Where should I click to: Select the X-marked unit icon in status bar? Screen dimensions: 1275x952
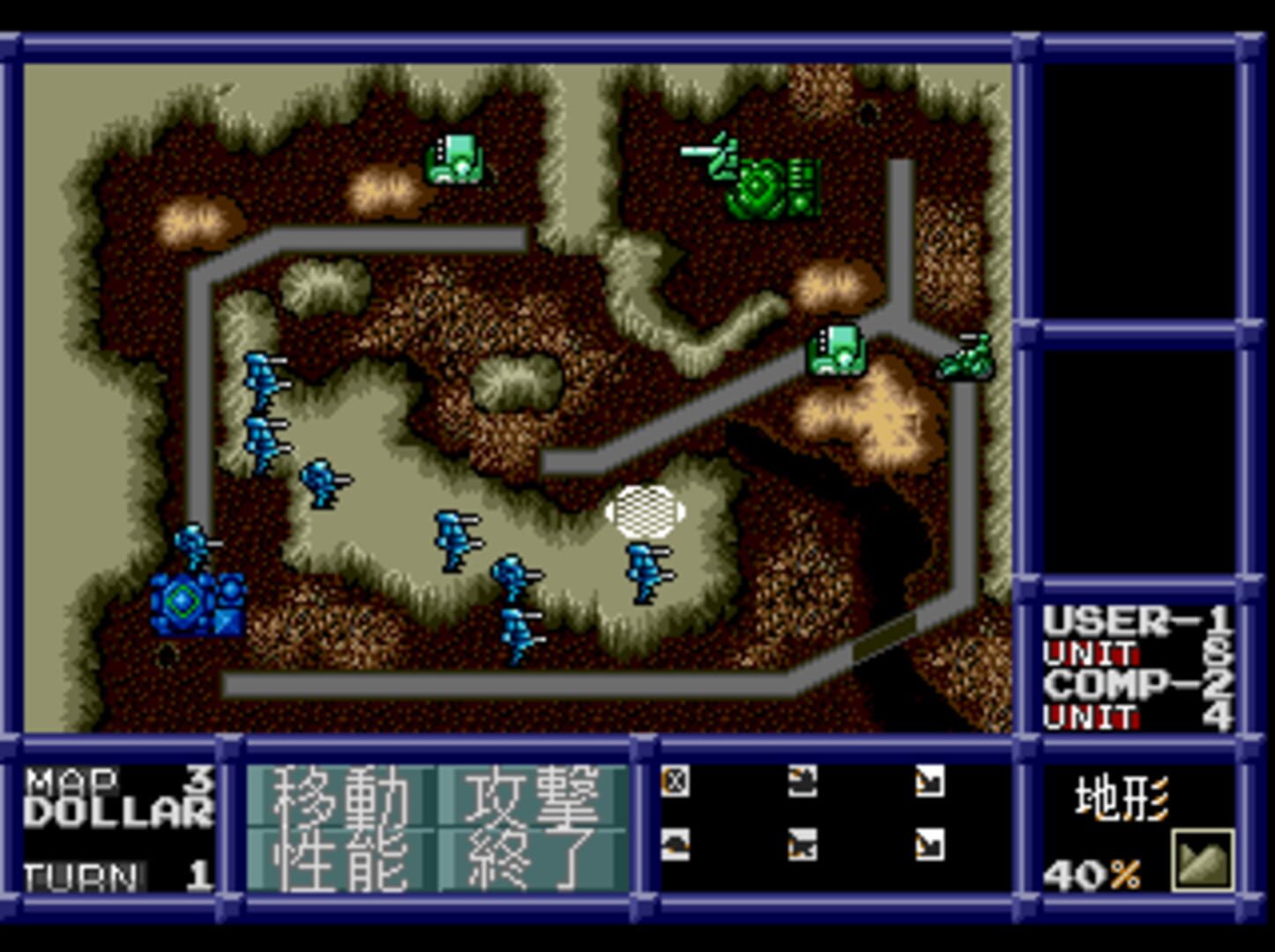point(676,780)
